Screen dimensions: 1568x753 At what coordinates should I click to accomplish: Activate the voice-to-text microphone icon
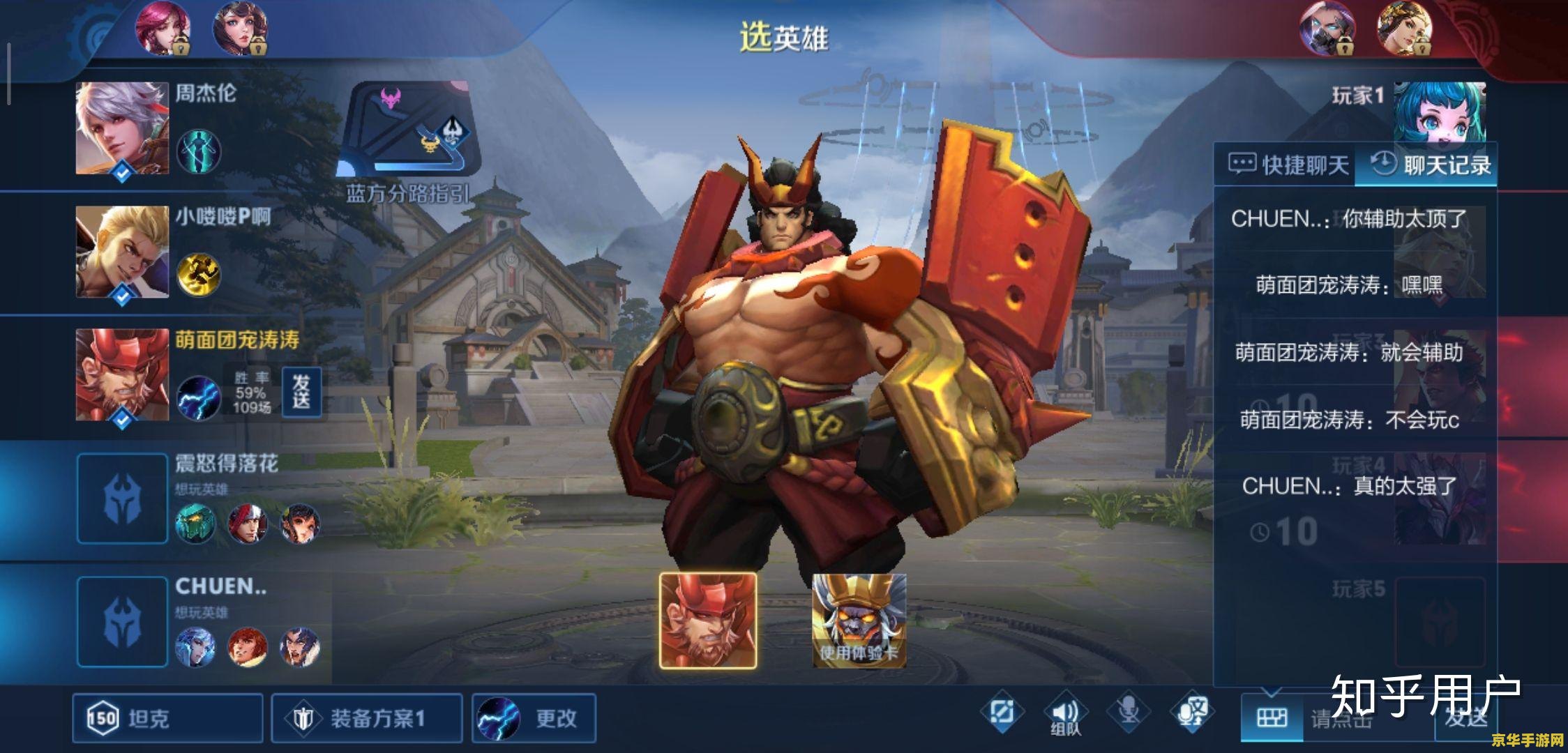click(1191, 711)
